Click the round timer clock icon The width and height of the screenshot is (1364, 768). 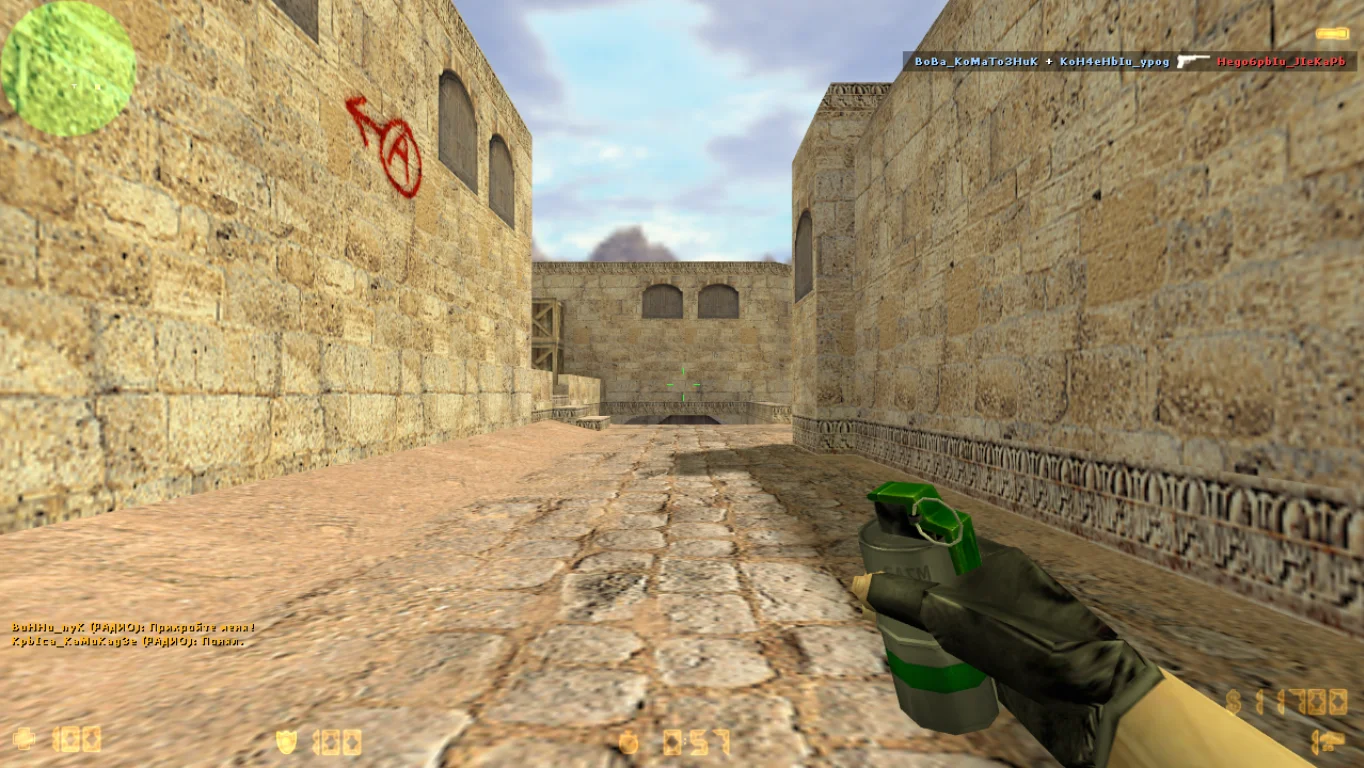[x=628, y=742]
